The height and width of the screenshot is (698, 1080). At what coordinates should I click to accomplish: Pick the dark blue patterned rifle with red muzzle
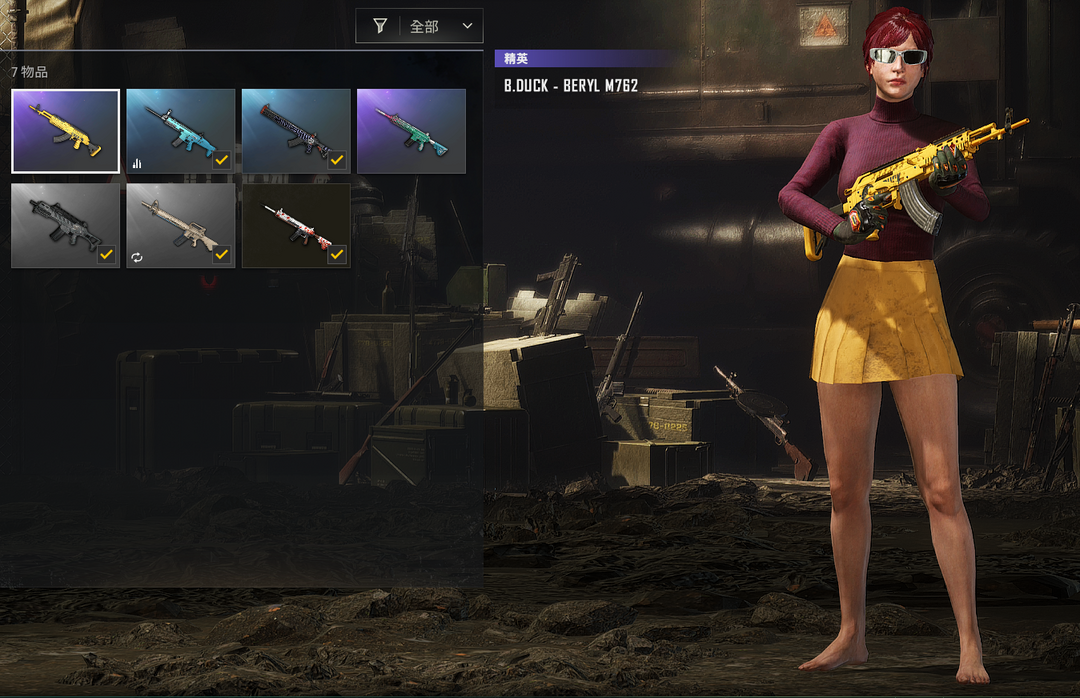point(296,131)
